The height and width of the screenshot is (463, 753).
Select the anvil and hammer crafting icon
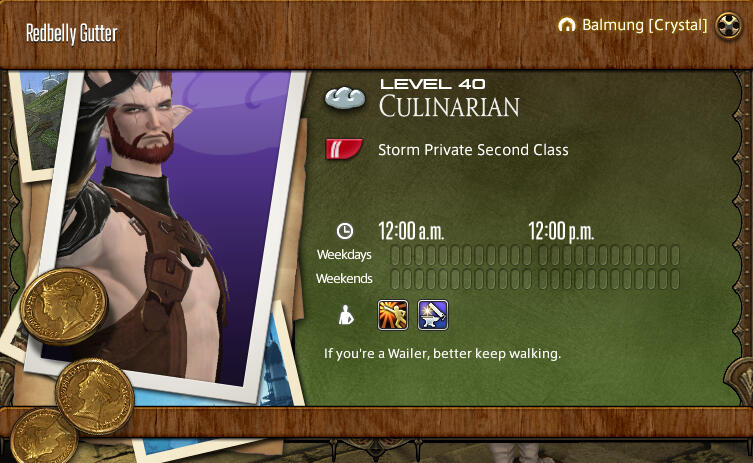click(432, 315)
